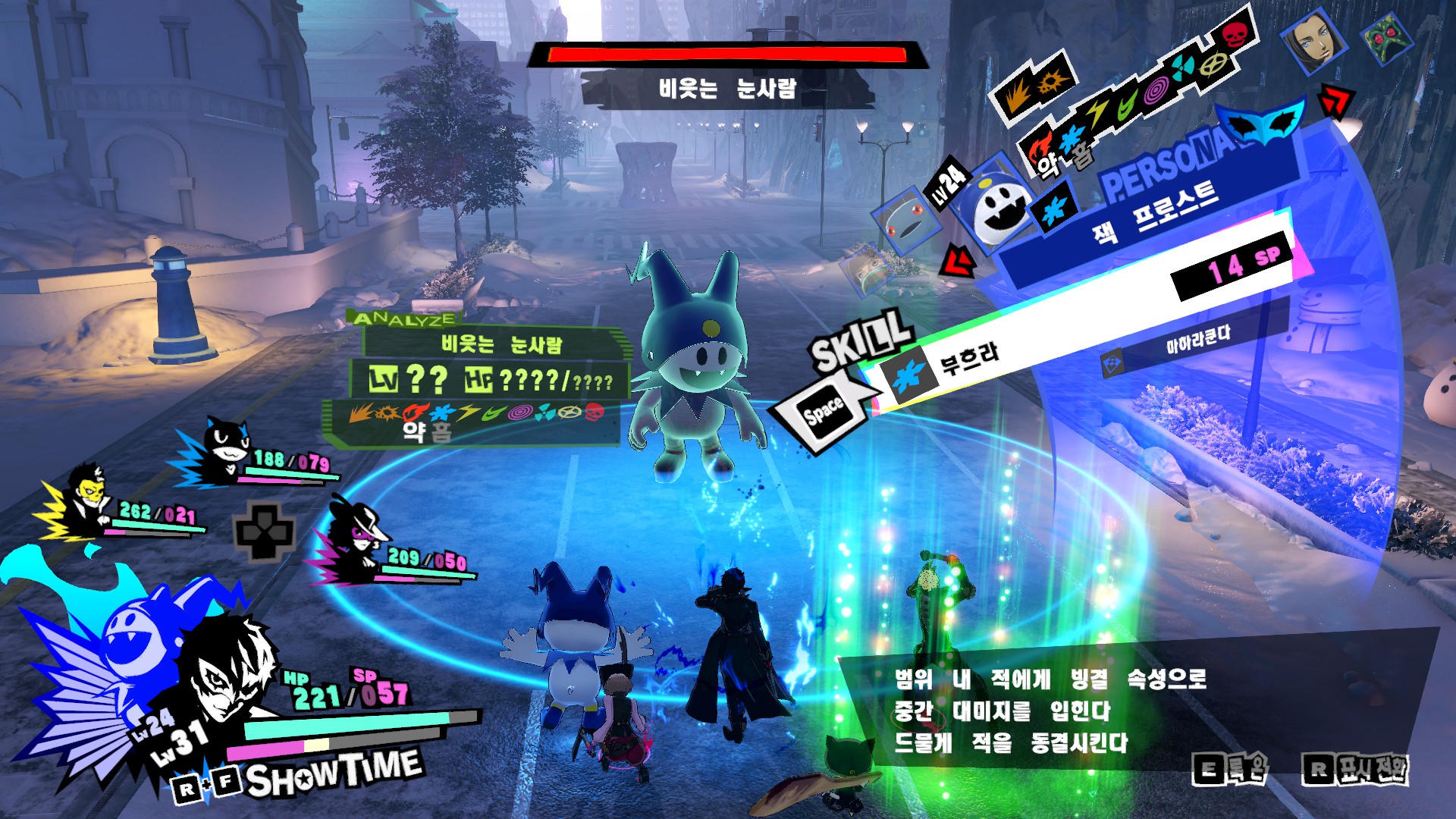Click Joker's character portrait
The height and width of the screenshot is (819, 1456).
point(227,675)
